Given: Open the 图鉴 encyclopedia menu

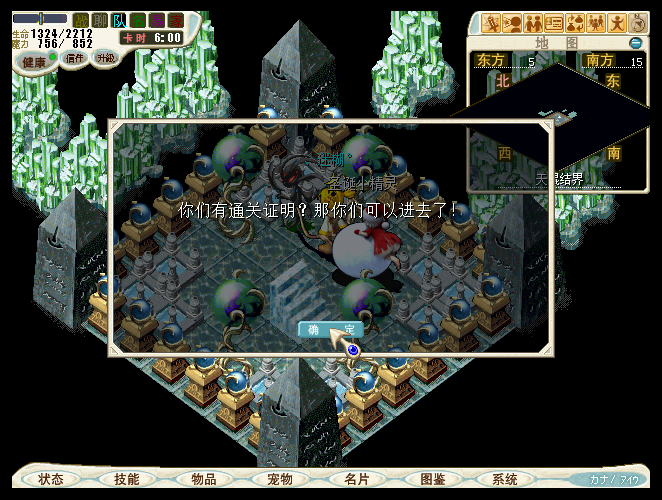Looking at the screenshot, I should [x=433, y=479].
